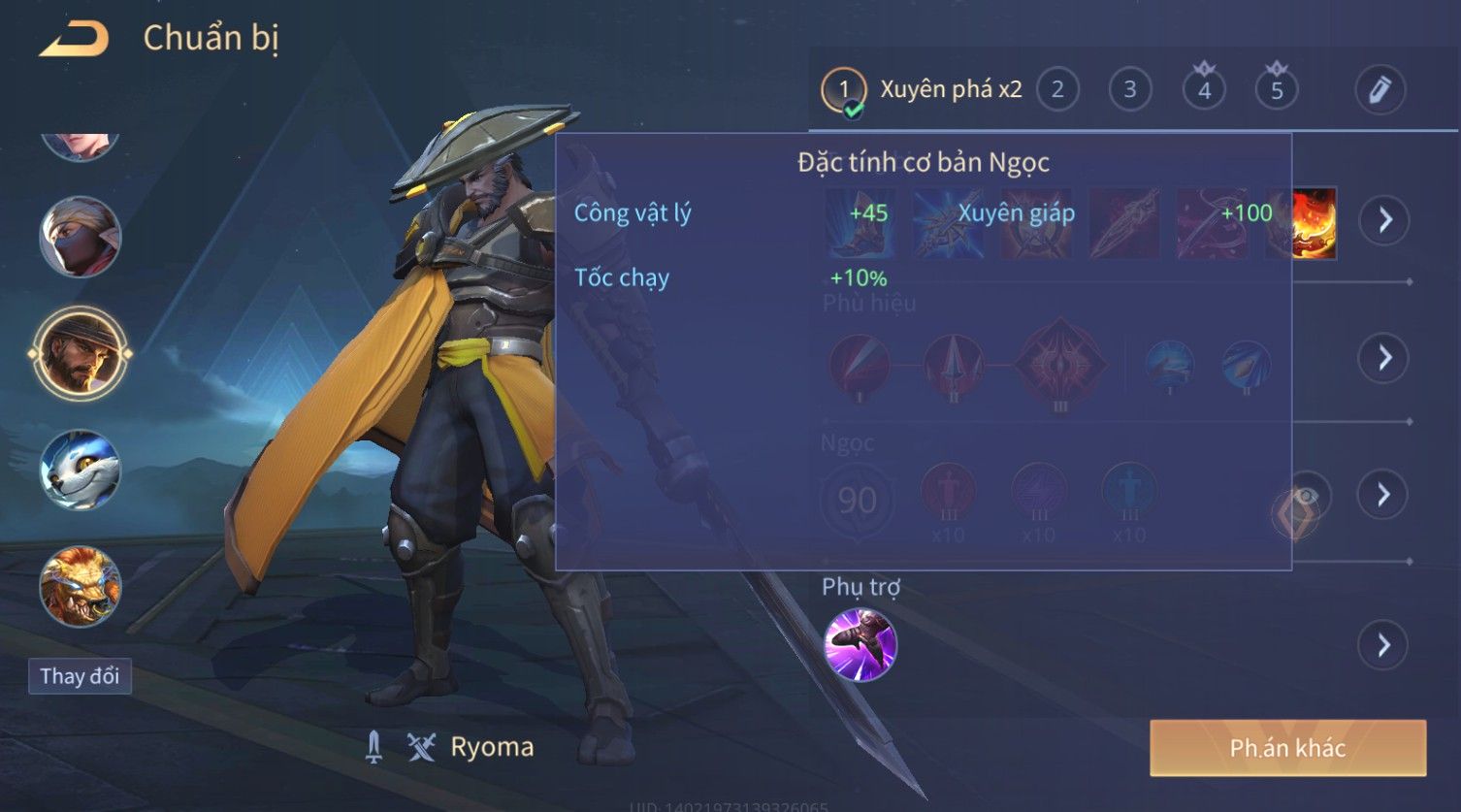Viewport: 1461px width, 812px height.
Task: Select preset 1 Xuyên phá x2
Action: point(922,90)
